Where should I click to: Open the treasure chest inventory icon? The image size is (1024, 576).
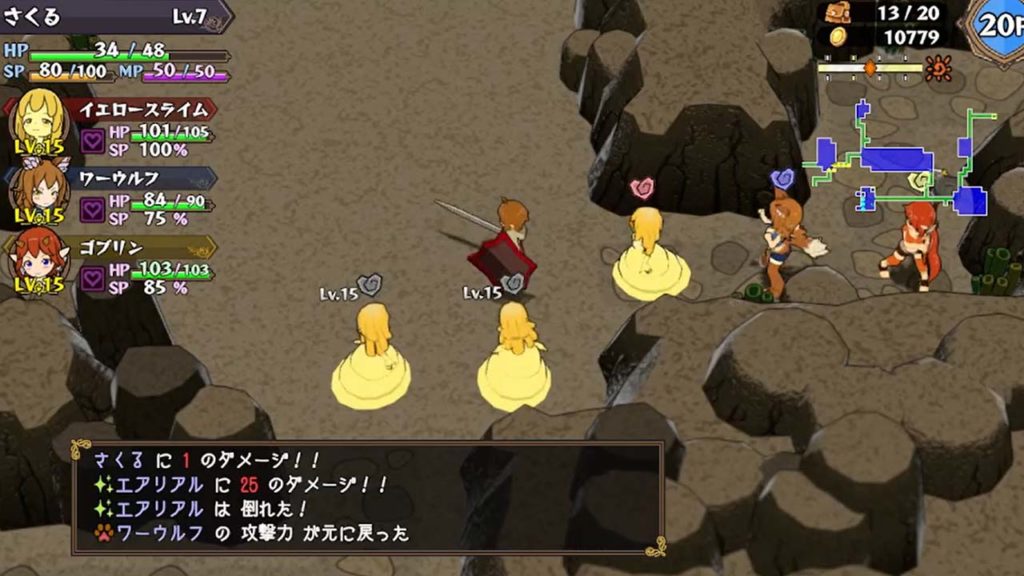(838, 14)
